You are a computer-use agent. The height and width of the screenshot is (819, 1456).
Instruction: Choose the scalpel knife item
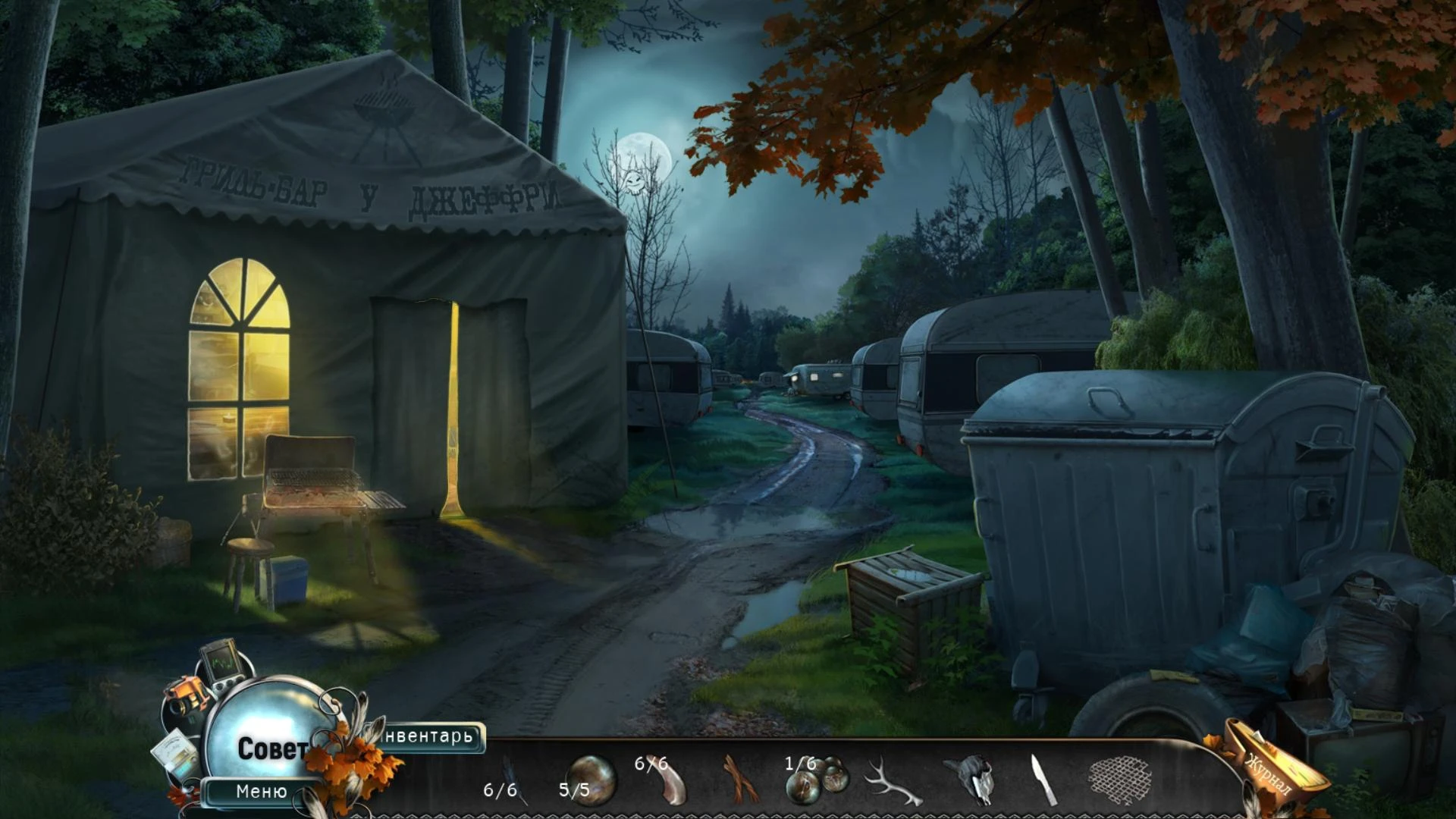1043,780
